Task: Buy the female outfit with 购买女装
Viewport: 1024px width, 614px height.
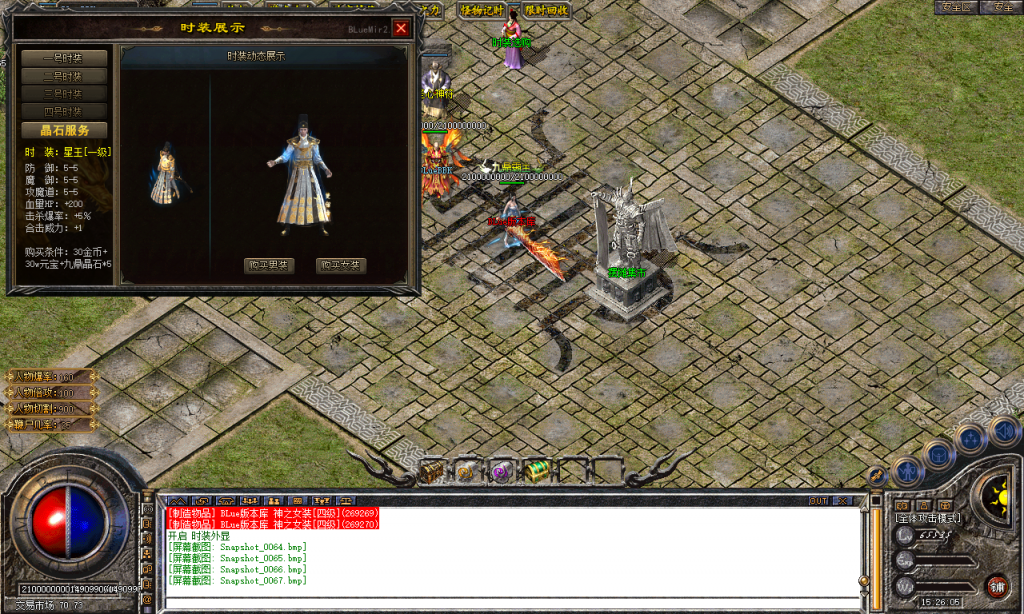Action: (341, 265)
